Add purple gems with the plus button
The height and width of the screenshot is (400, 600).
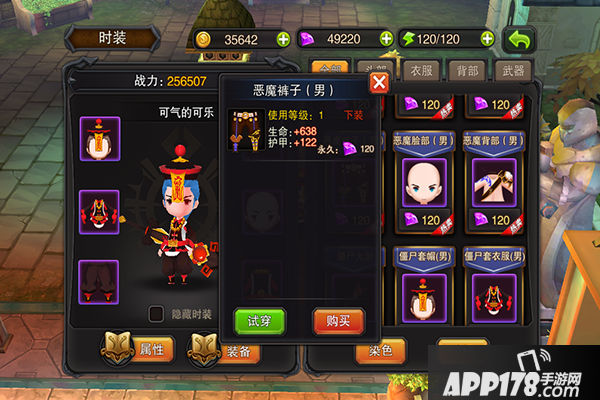(x=385, y=40)
